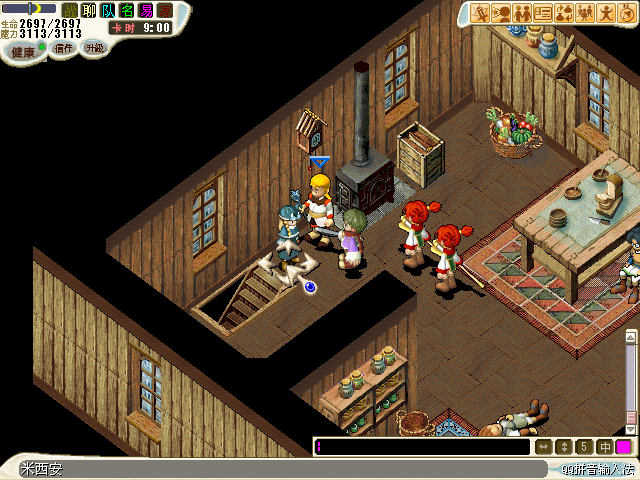Activate the sword duel icon
640x480 pixels.
tap(480, 13)
